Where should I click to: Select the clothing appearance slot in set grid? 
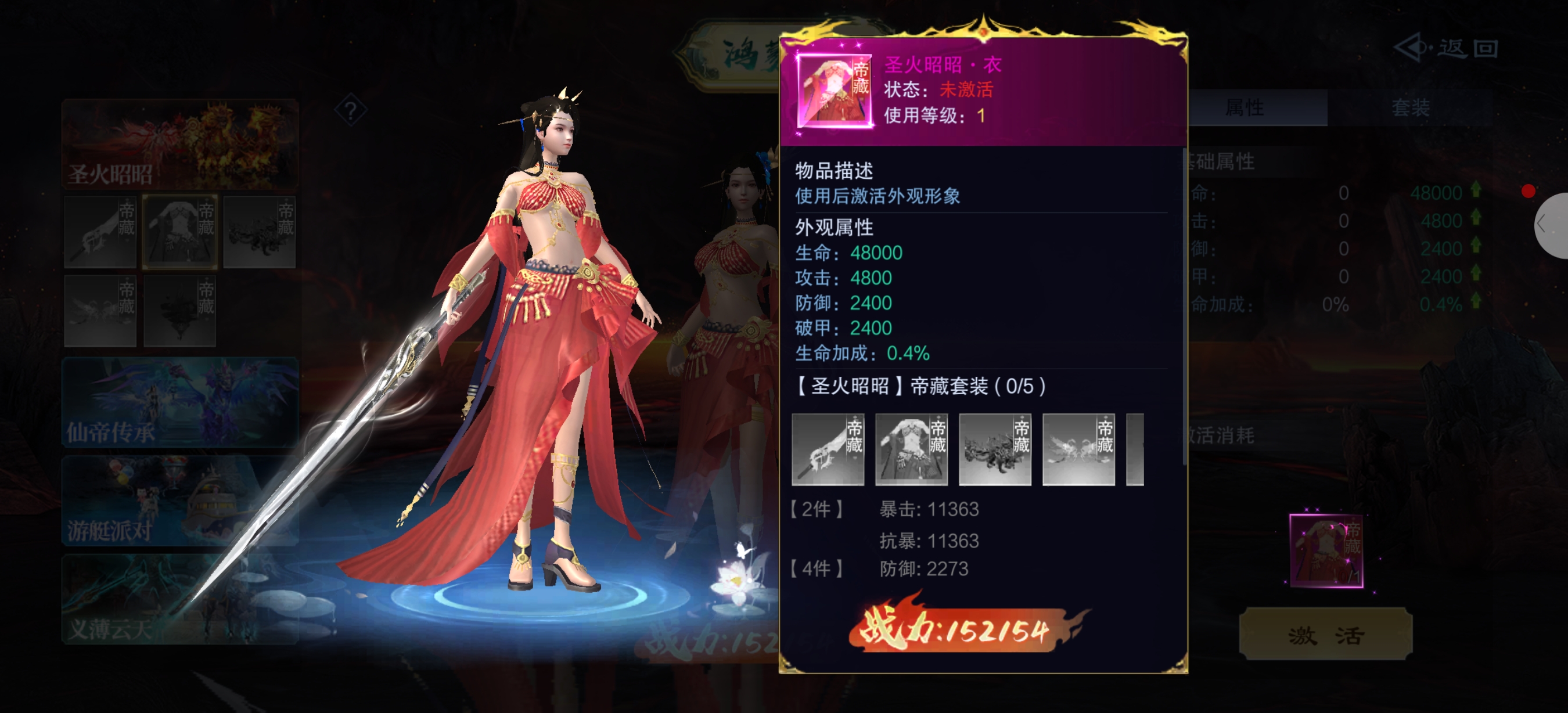tap(180, 232)
